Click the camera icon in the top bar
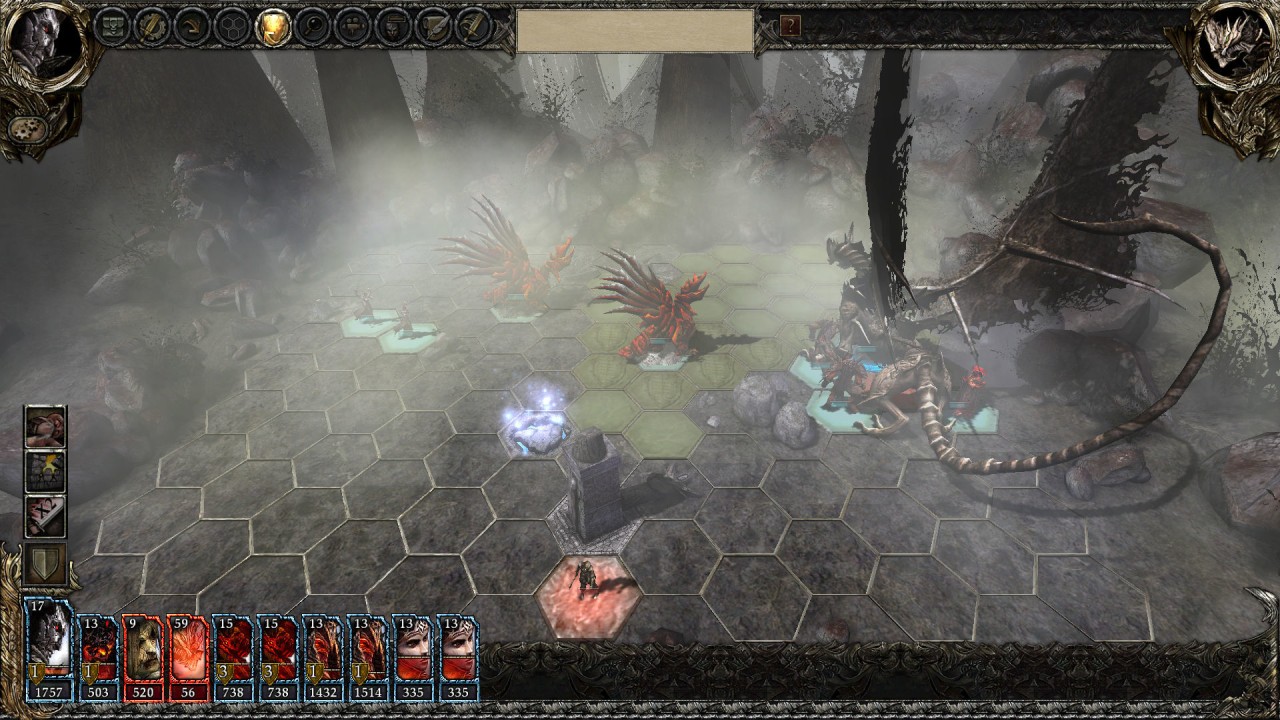Image resolution: width=1280 pixels, height=720 pixels. point(353,26)
